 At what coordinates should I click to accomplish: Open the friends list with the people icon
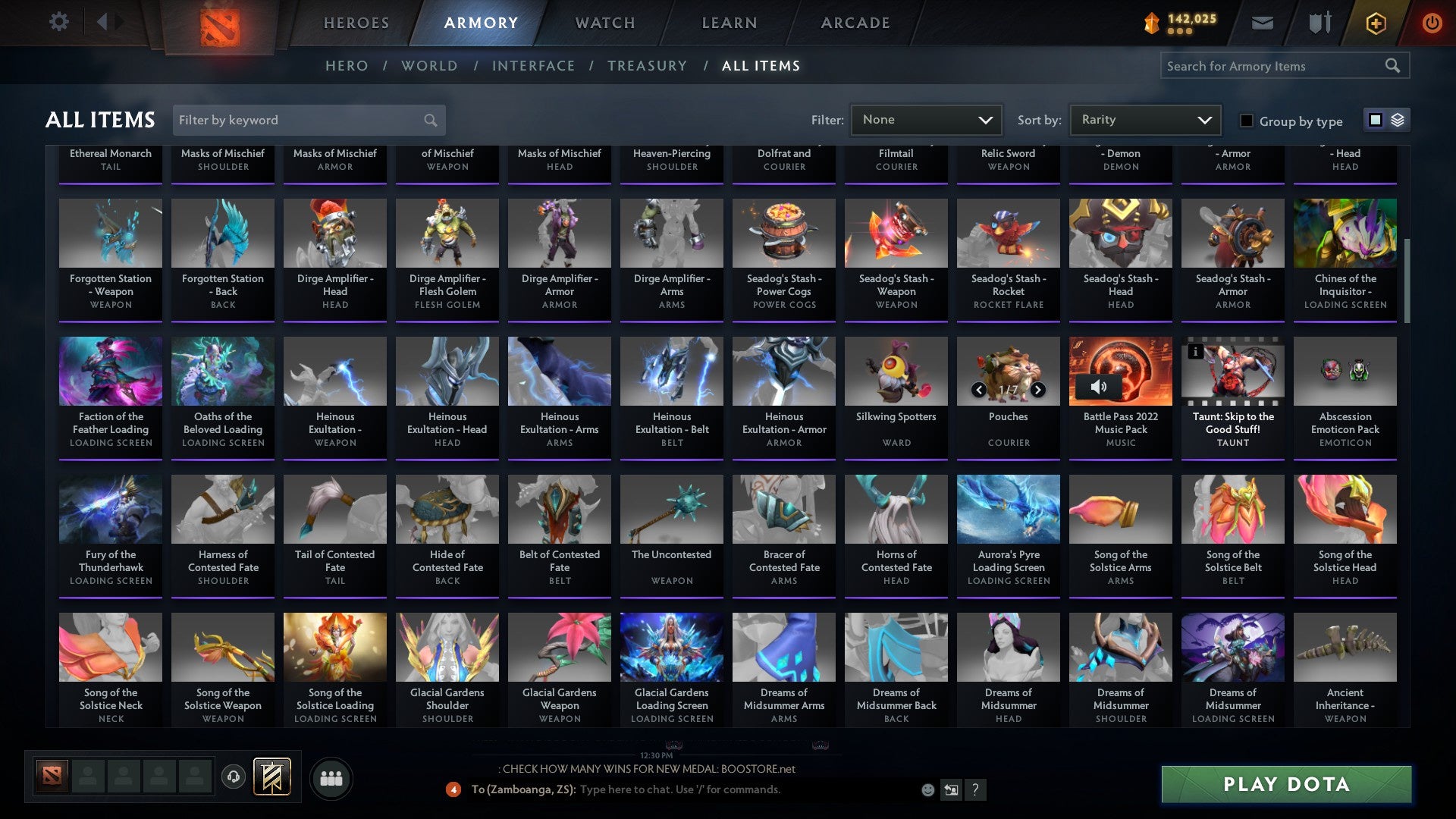tap(331, 777)
